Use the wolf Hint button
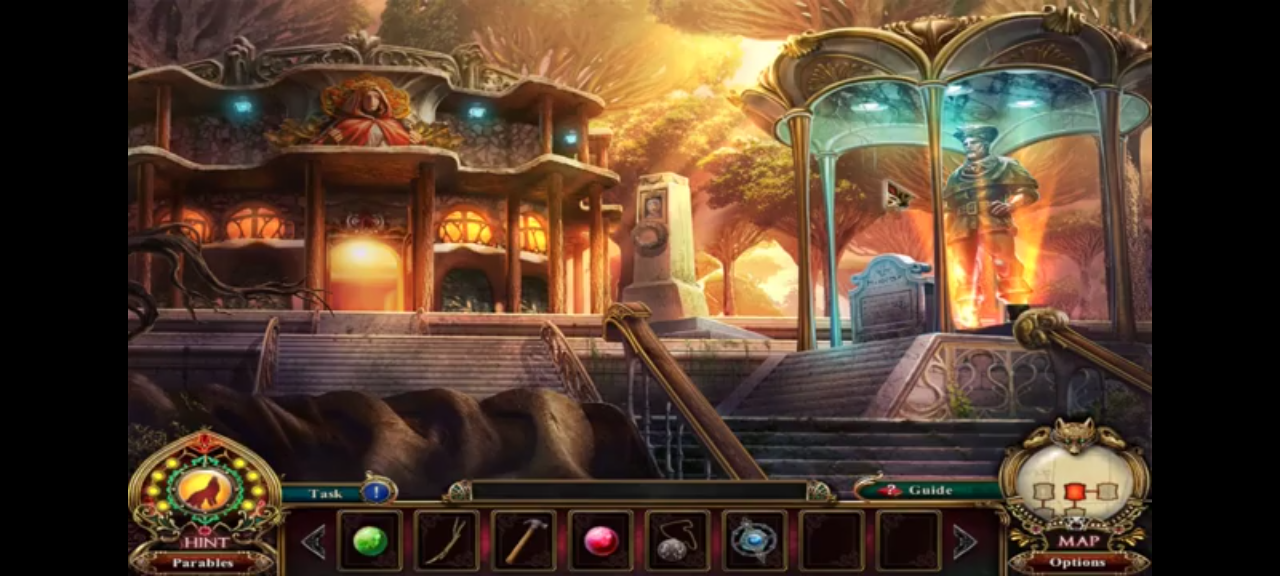Viewport: 1280px width, 576px height. coord(205,492)
